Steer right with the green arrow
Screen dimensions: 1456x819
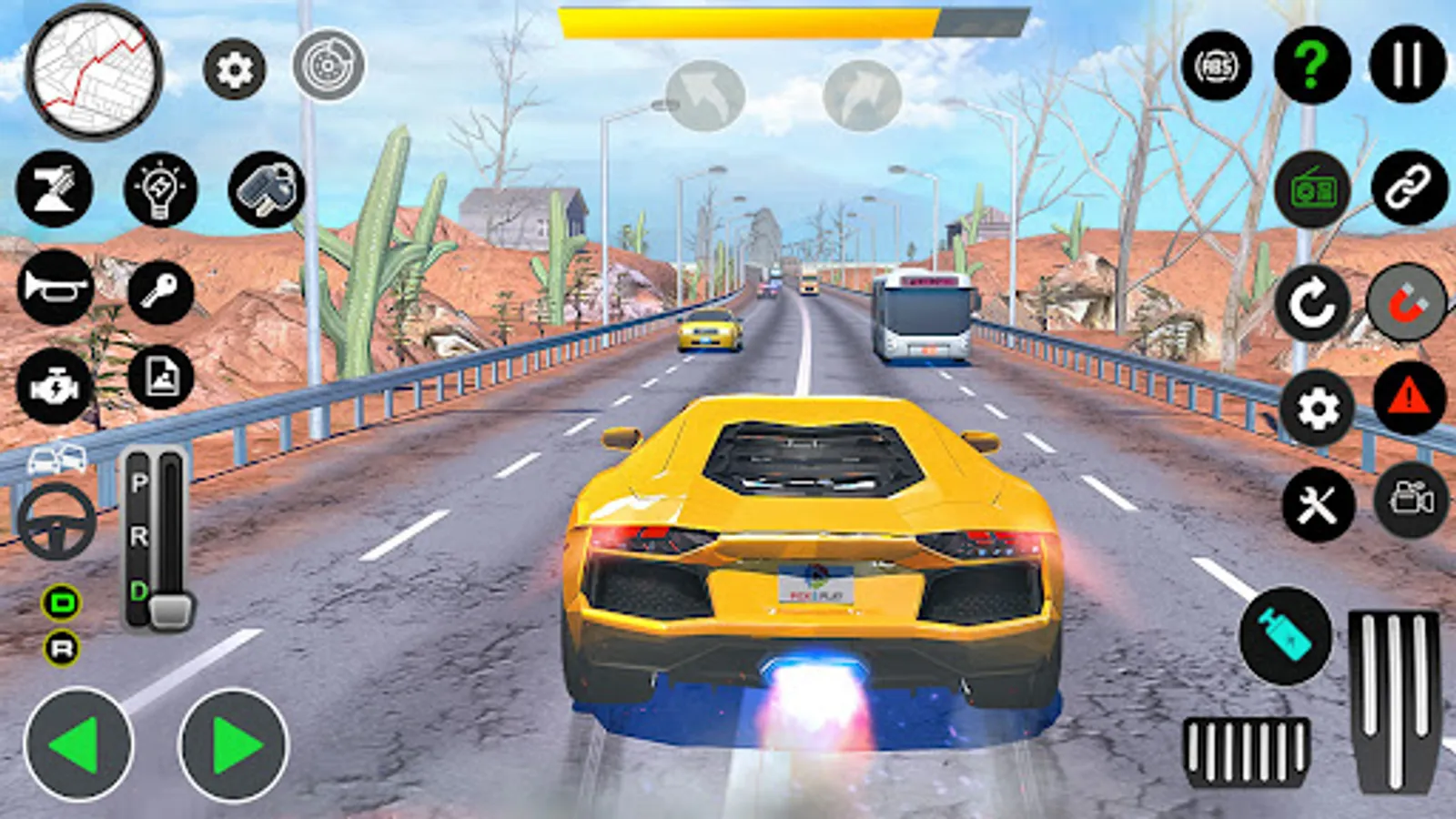[234, 744]
